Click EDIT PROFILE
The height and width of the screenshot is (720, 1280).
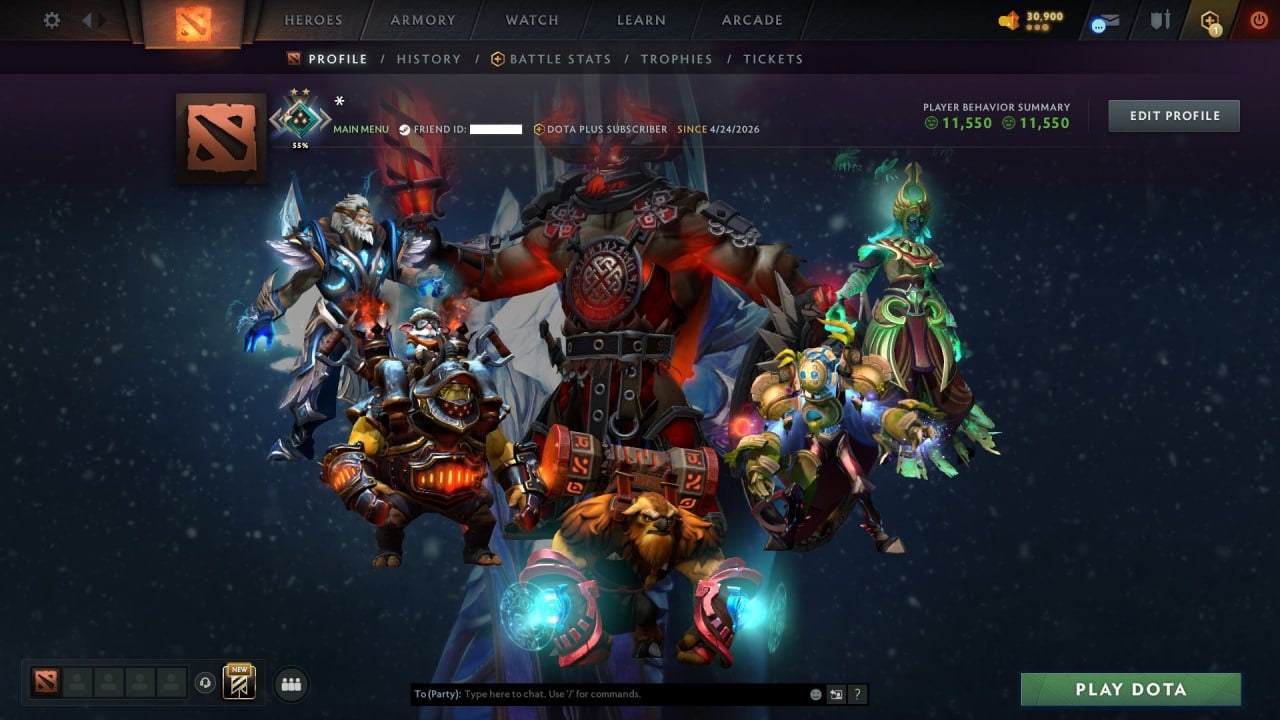(x=1173, y=115)
